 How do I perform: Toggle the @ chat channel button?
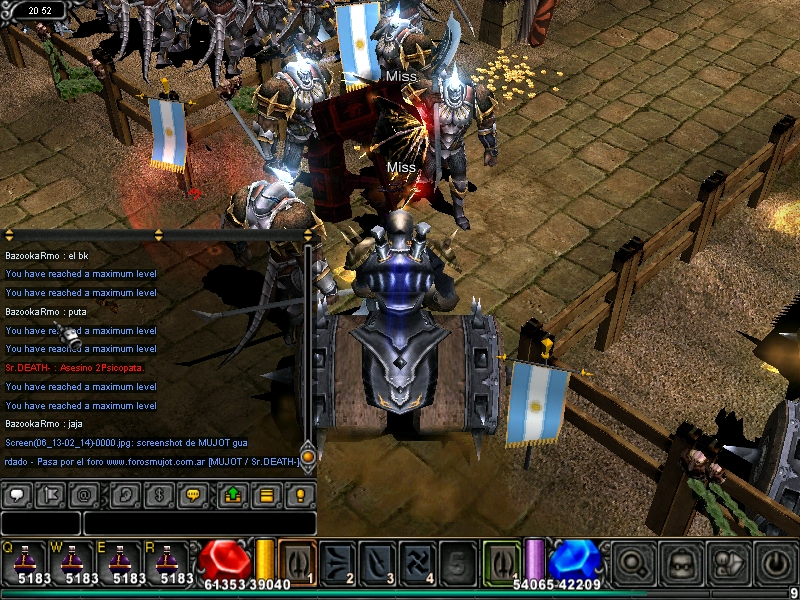coord(86,494)
